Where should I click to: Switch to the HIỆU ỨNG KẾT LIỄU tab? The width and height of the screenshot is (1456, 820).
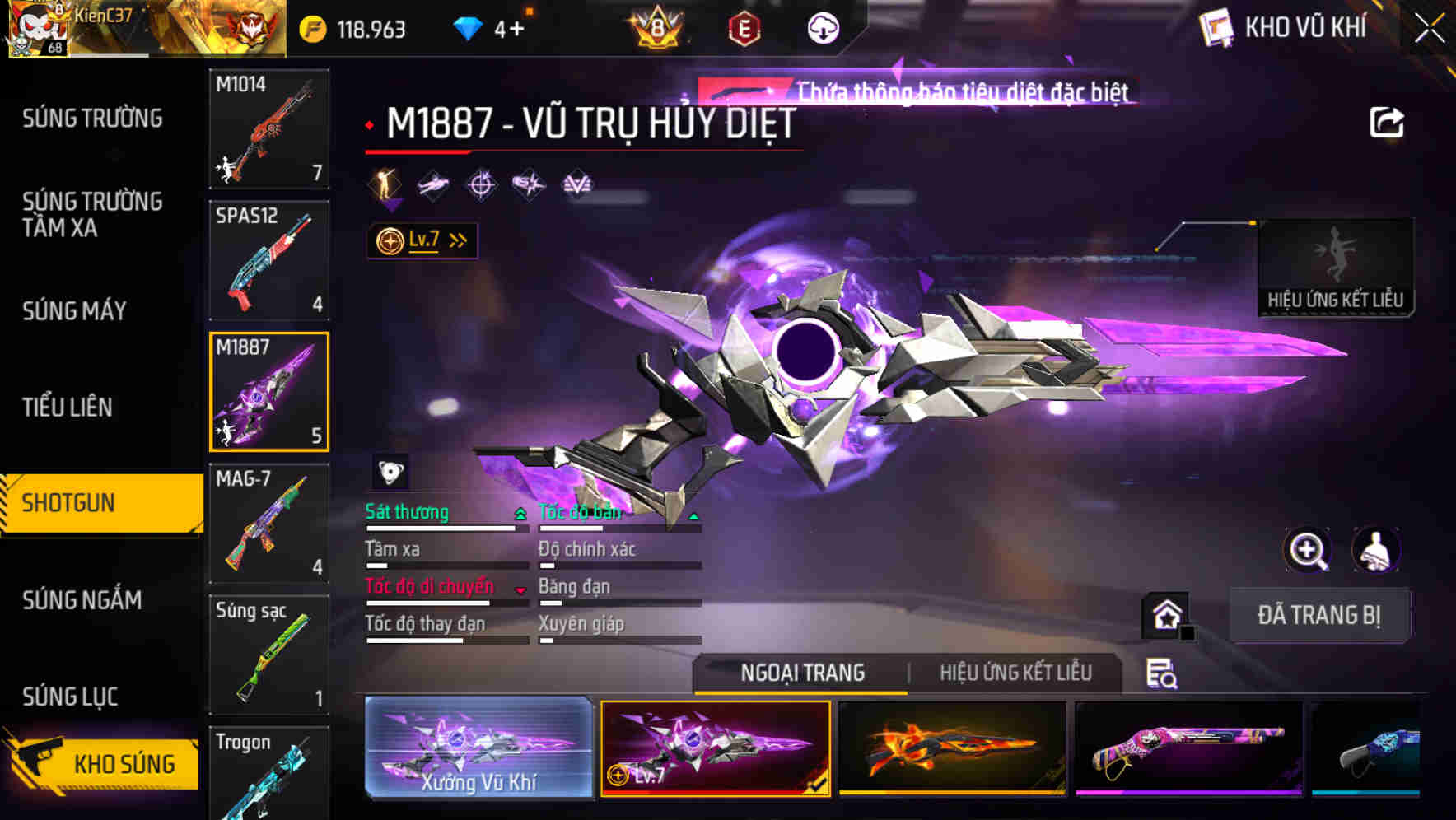click(x=1017, y=673)
